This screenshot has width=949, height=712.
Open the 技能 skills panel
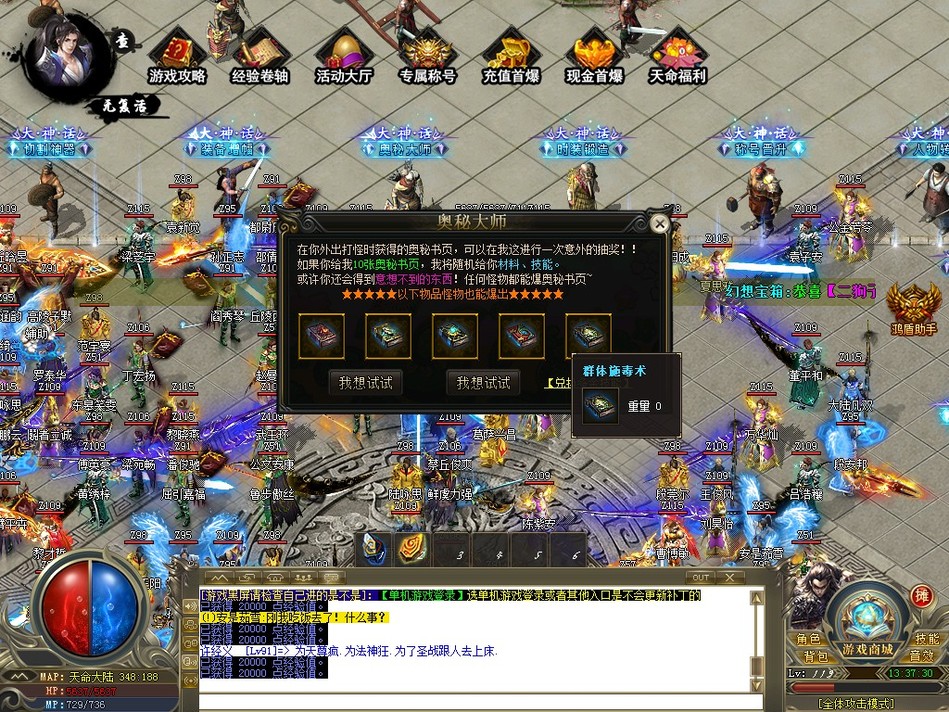(927, 639)
